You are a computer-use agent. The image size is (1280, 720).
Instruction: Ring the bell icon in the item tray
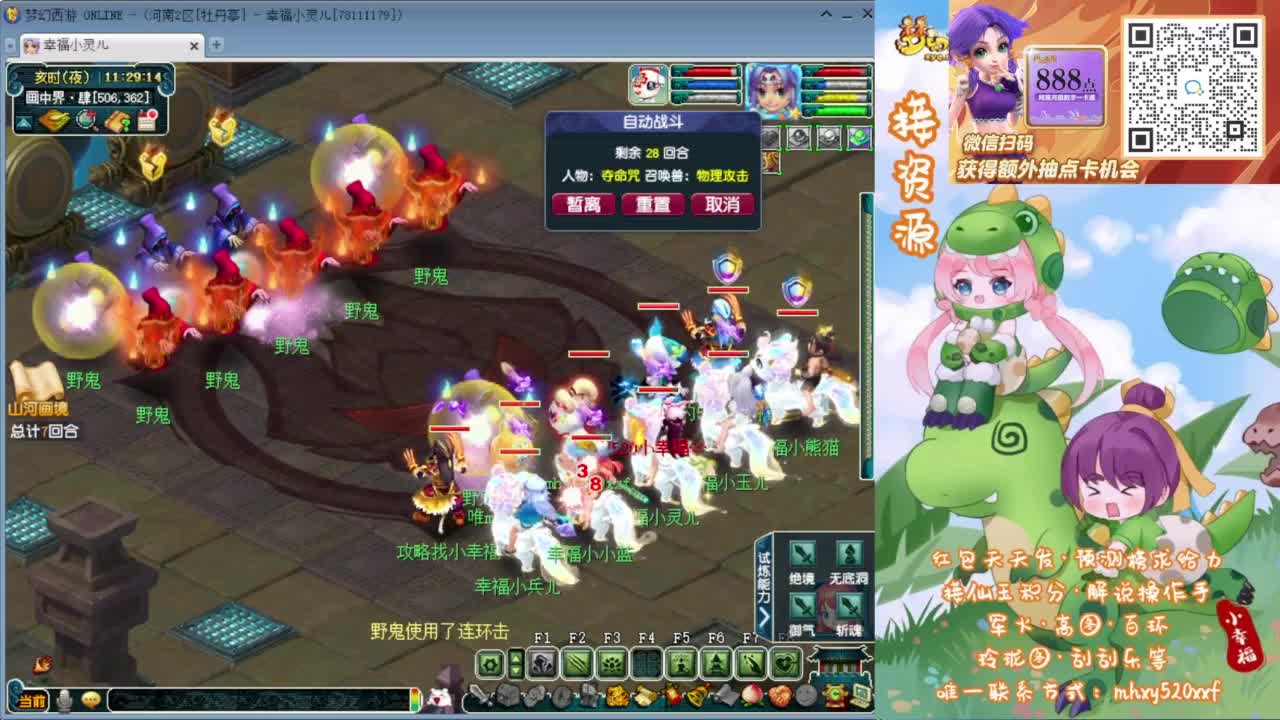pyautogui.click(x=697, y=694)
